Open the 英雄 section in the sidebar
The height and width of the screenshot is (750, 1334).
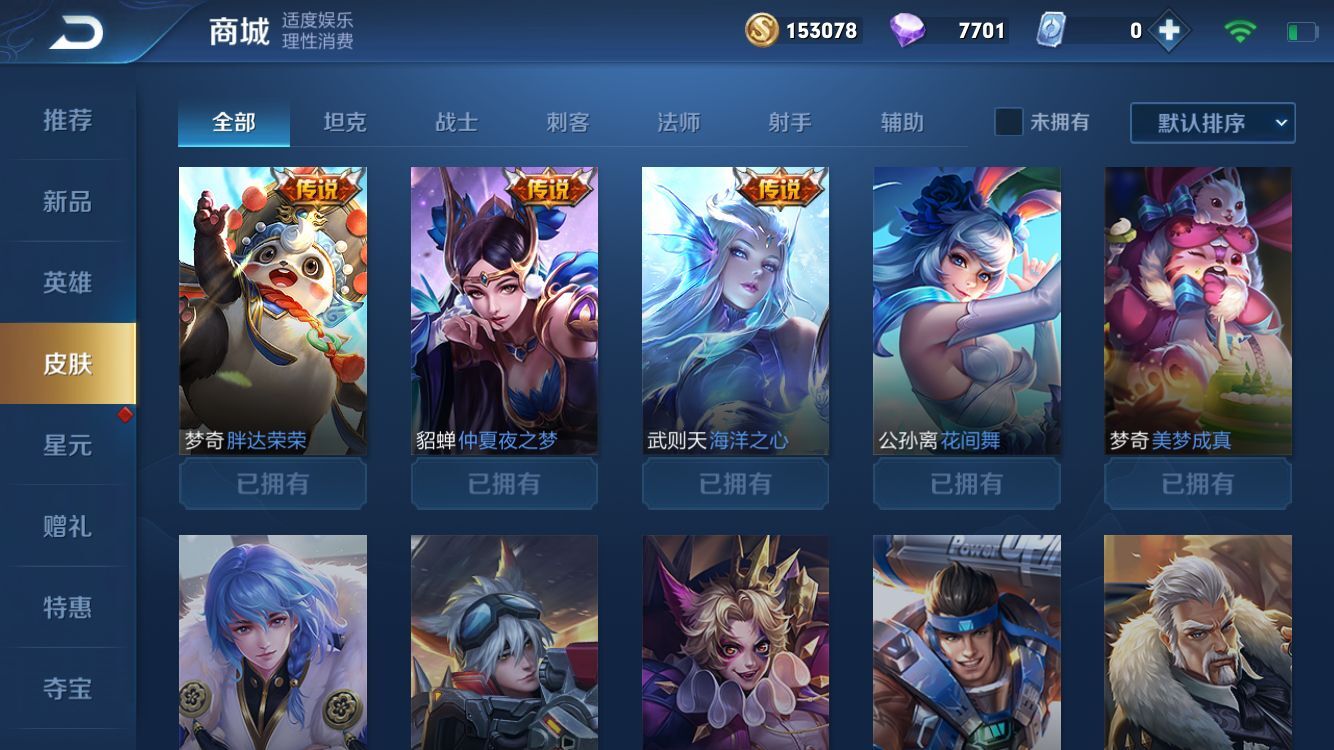(66, 283)
